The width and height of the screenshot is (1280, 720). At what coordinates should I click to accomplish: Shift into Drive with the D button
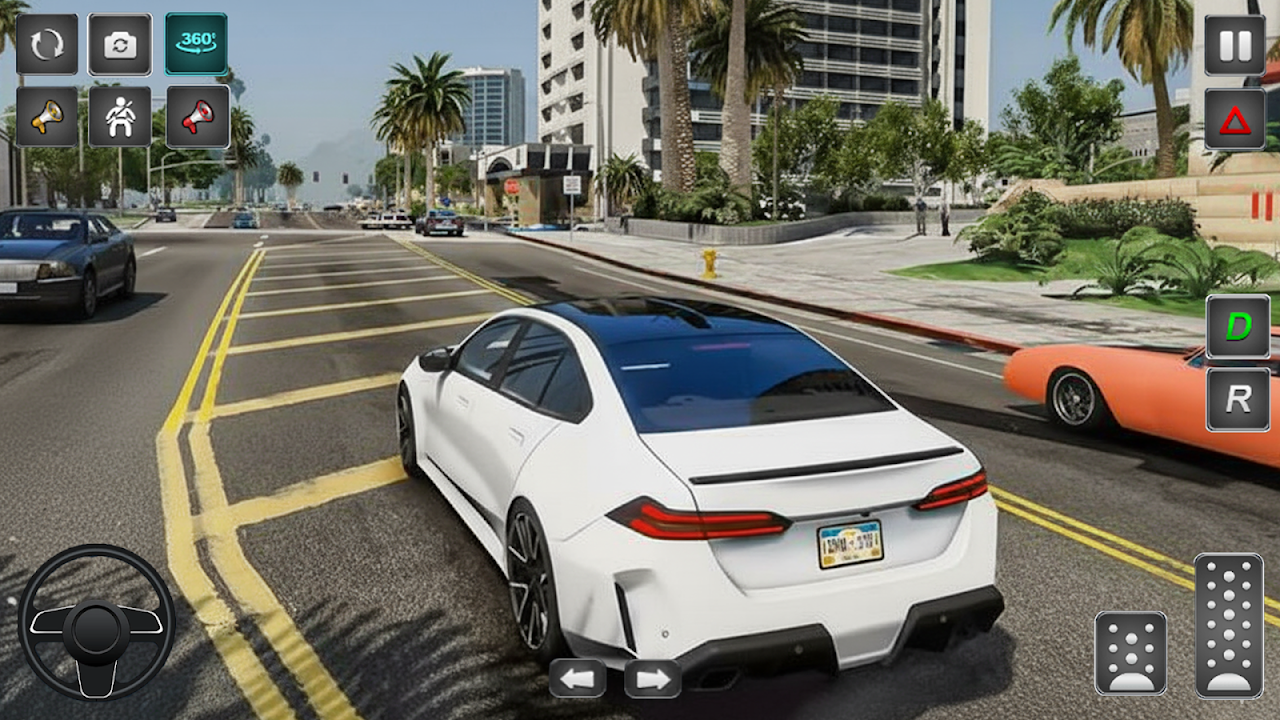(x=1237, y=327)
